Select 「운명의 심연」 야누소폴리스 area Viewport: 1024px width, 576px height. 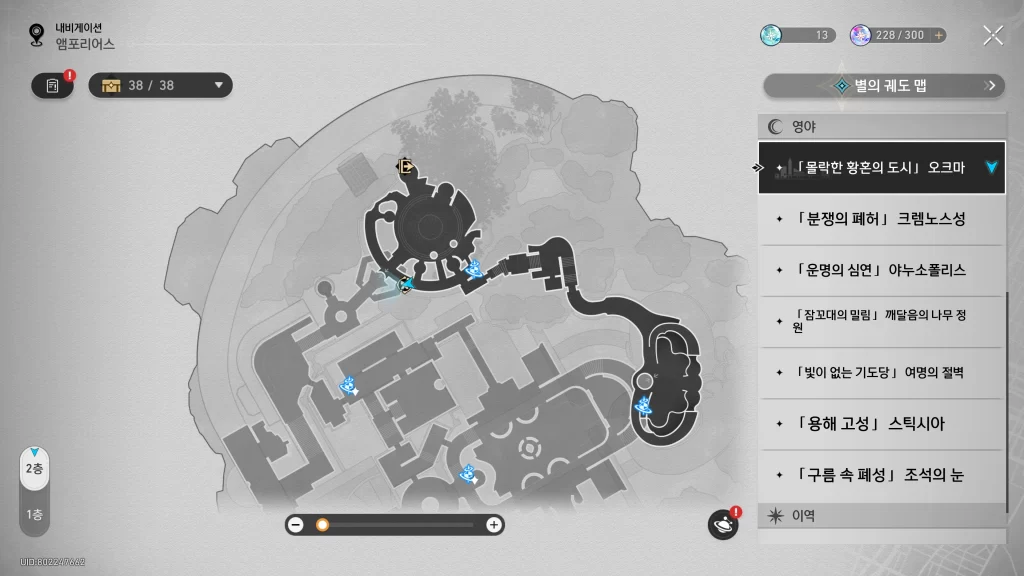[x=880, y=270]
